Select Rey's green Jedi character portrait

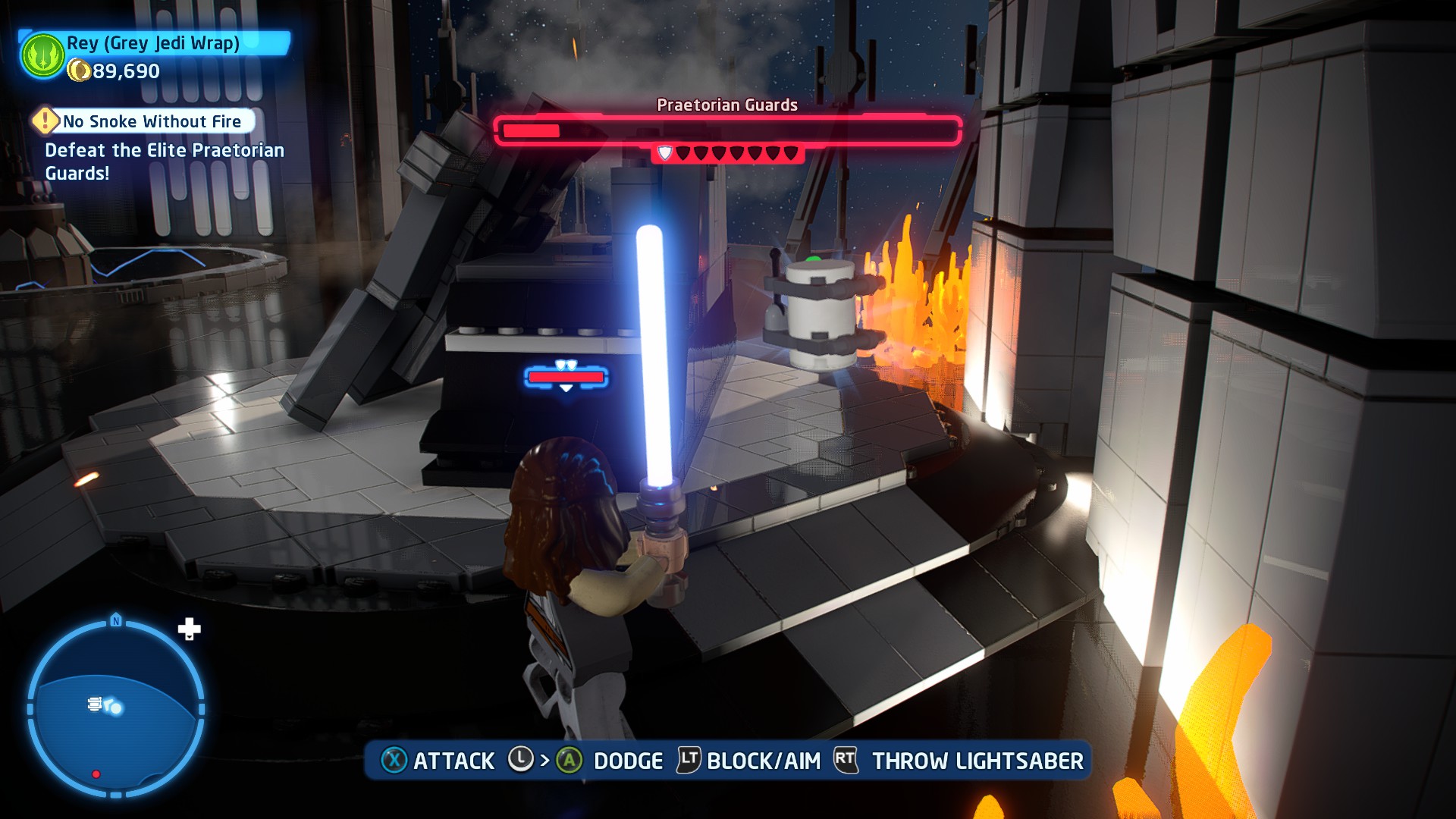[43, 55]
